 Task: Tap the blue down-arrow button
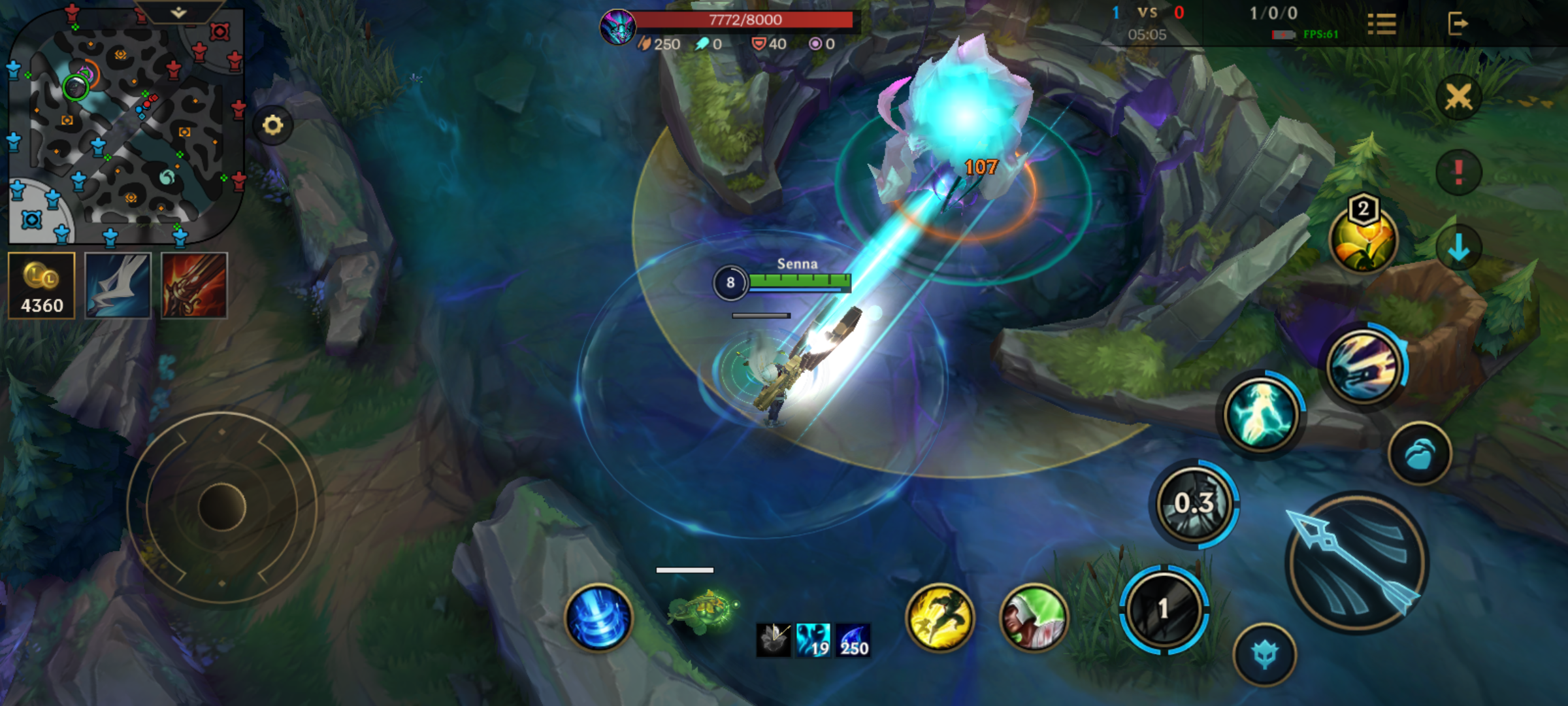point(1458,248)
